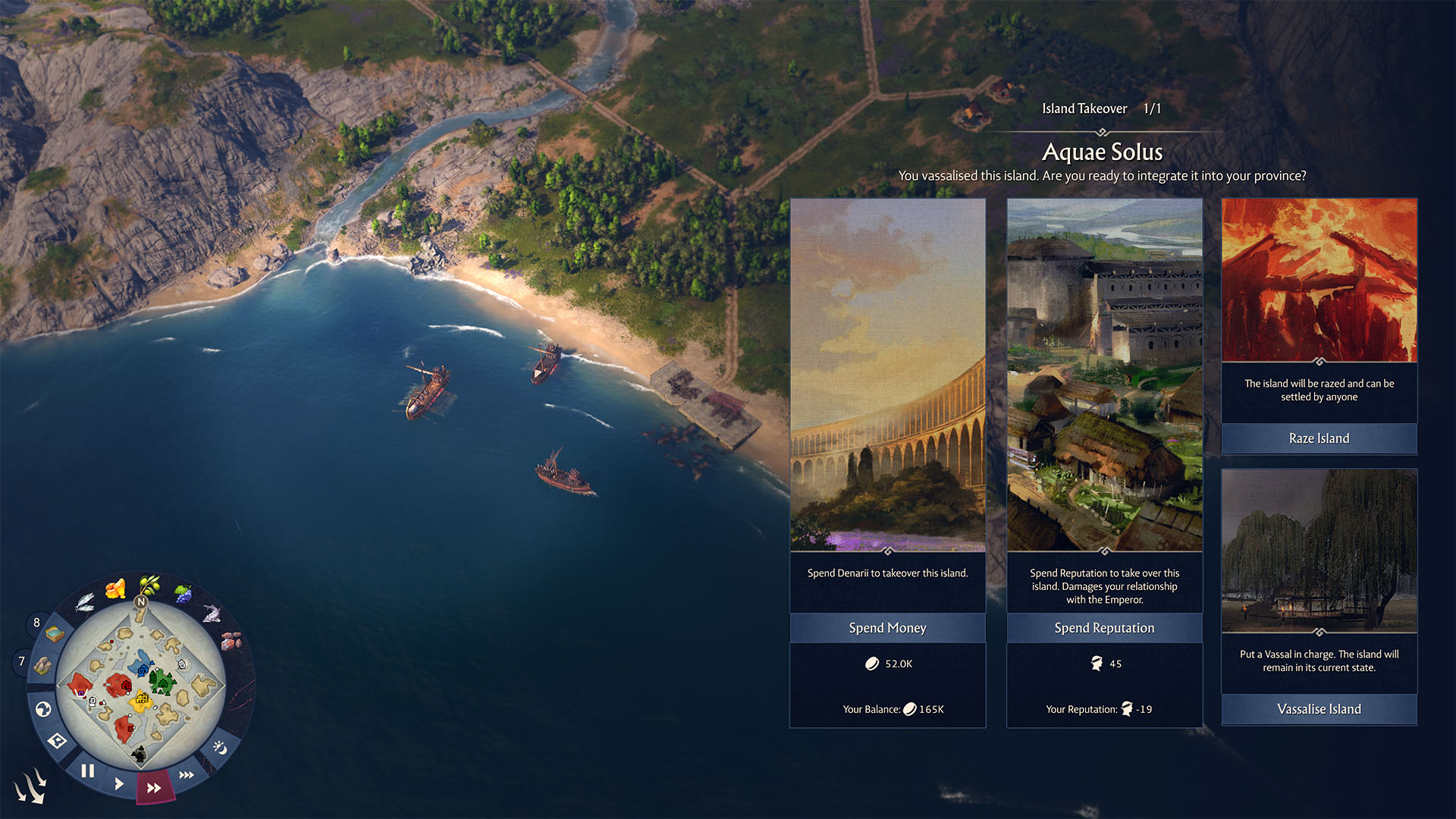This screenshot has width=1456, height=819.
Task: Choose the Spend Reputation takeover option
Action: (1104, 628)
